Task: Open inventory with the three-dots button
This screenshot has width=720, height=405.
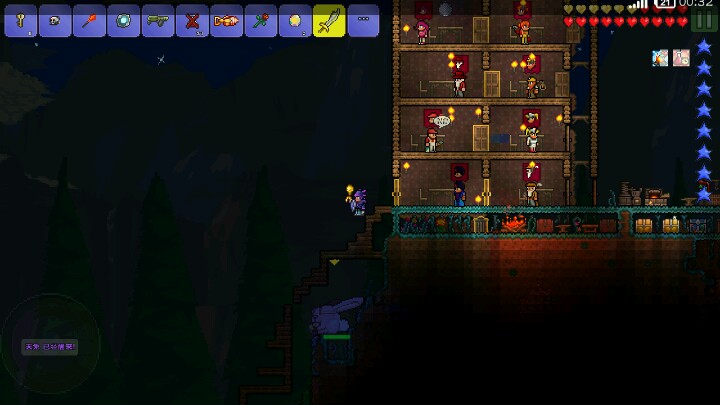Action: 363,20
